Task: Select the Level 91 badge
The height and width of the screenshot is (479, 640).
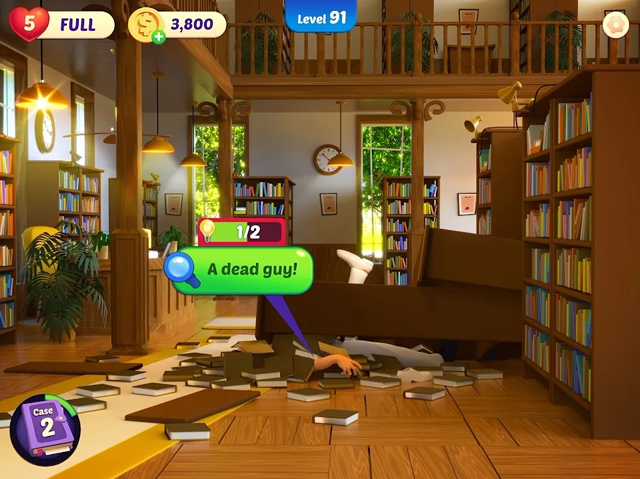Action: [321, 17]
